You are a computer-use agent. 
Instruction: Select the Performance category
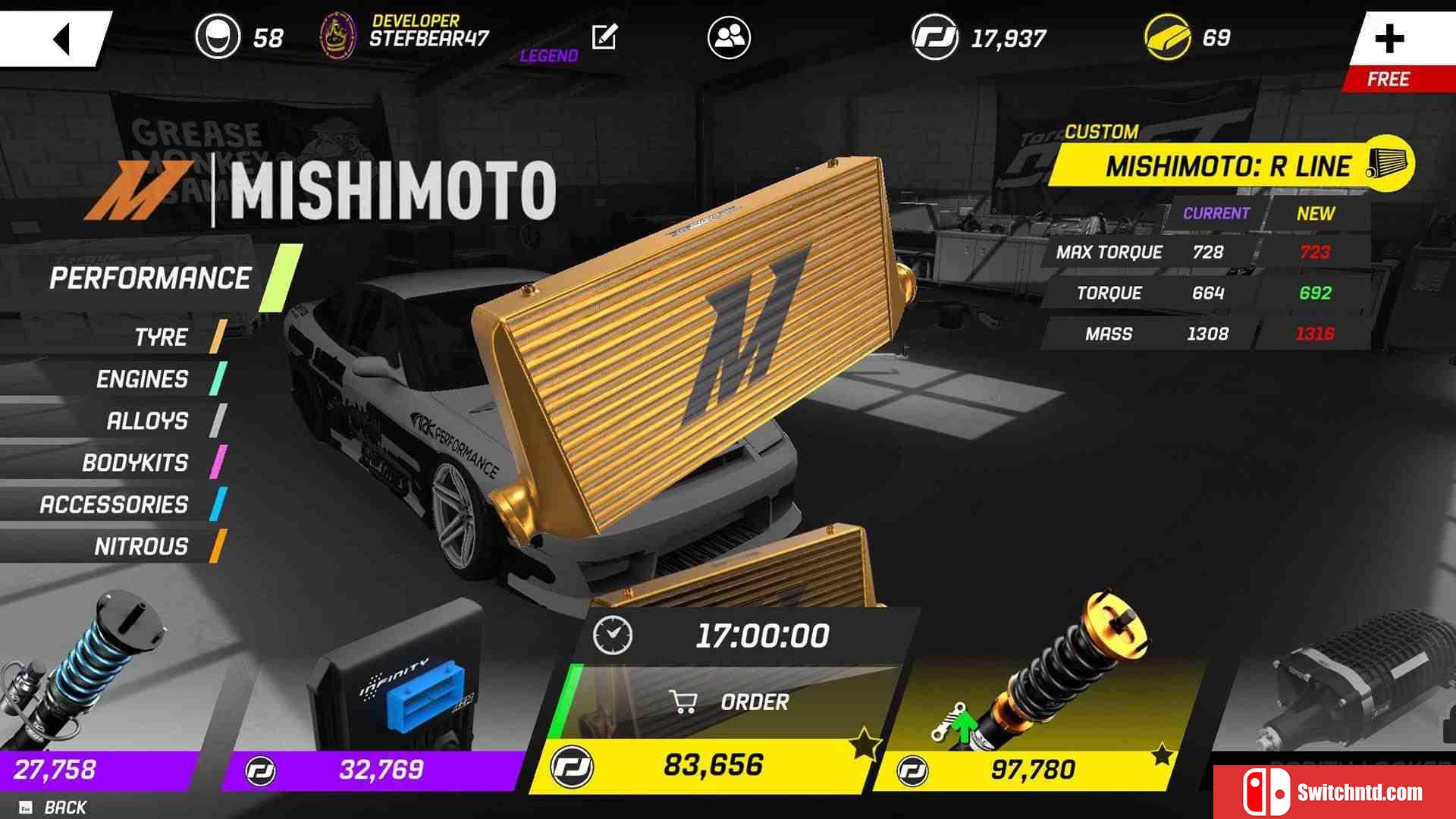point(150,278)
